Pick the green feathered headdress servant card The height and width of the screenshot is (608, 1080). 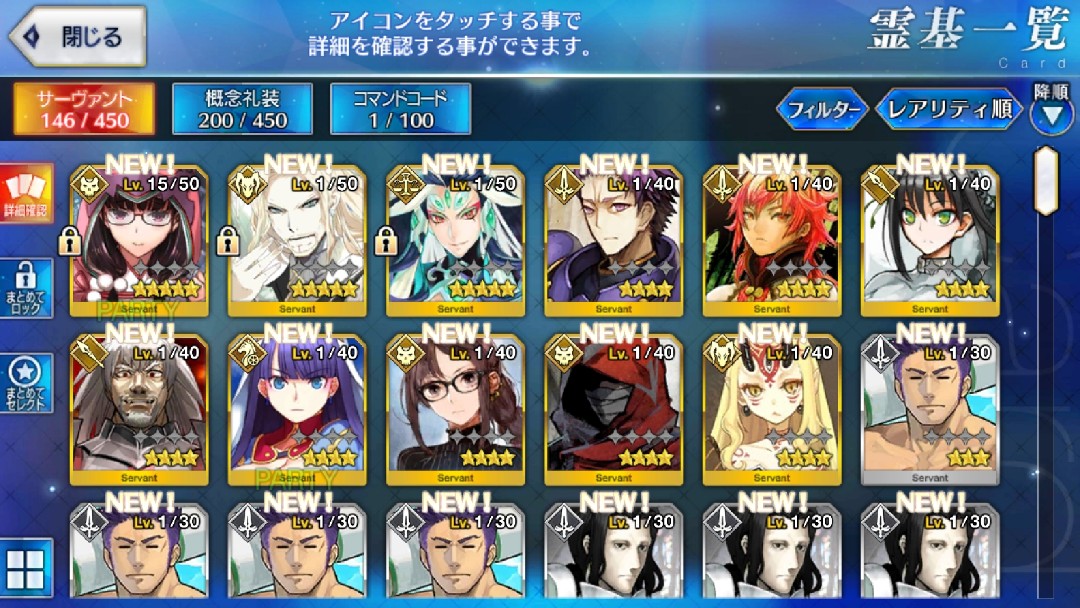click(455, 240)
